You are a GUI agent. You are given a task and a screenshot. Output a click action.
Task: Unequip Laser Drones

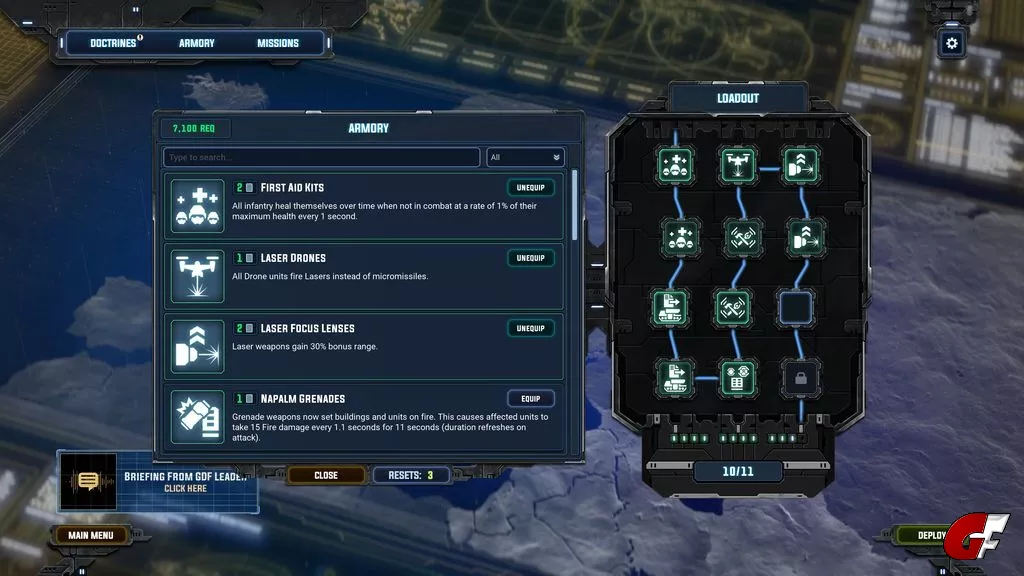pos(530,258)
